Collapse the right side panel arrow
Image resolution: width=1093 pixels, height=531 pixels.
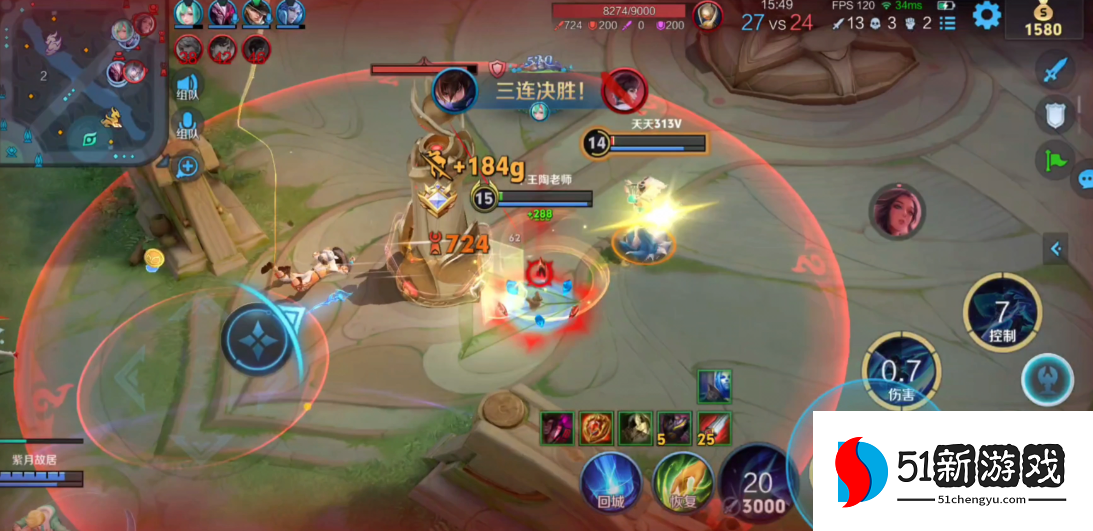click(1056, 249)
